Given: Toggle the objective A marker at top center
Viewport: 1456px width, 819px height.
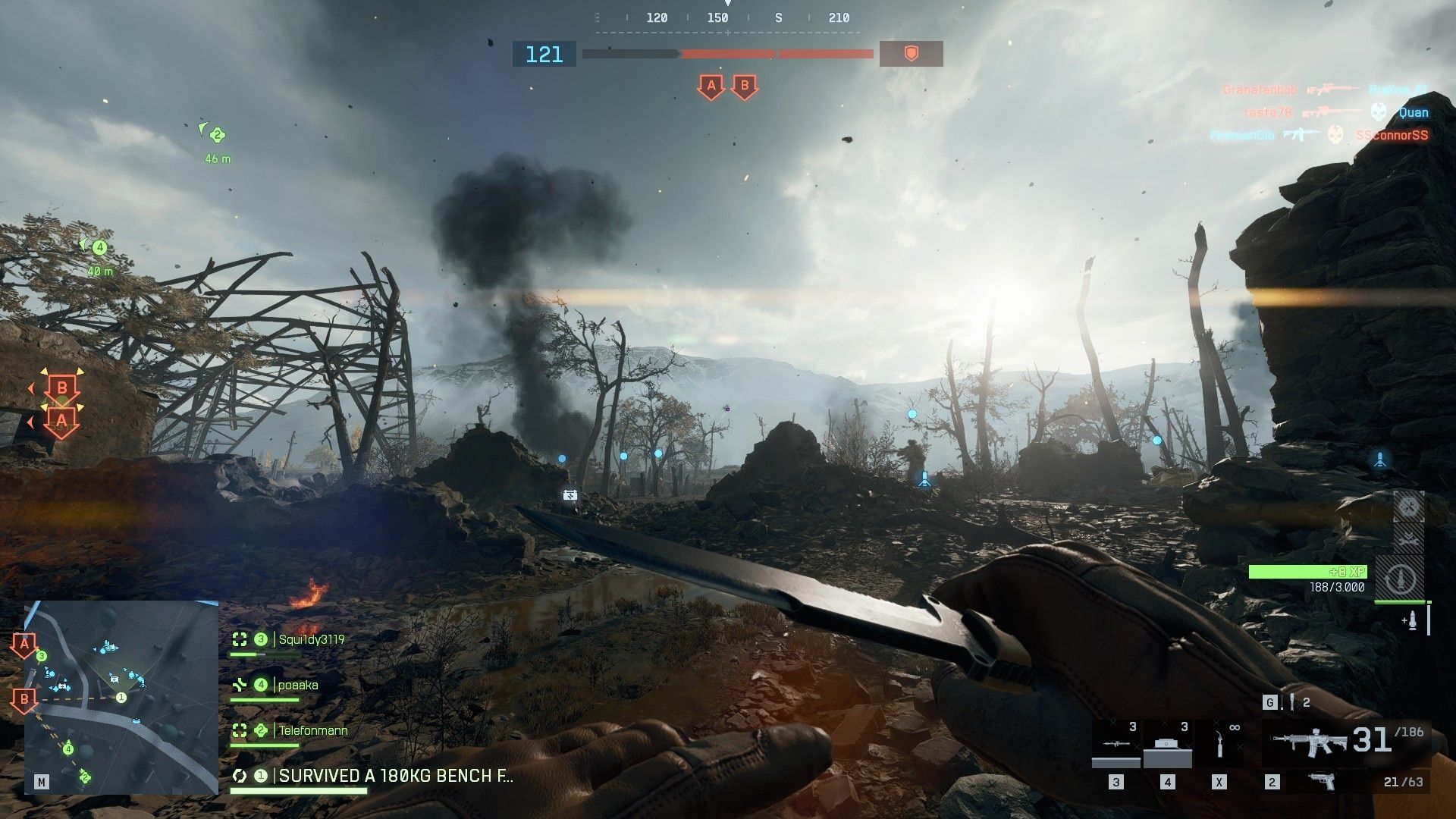Looking at the screenshot, I should [x=711, y=86].
